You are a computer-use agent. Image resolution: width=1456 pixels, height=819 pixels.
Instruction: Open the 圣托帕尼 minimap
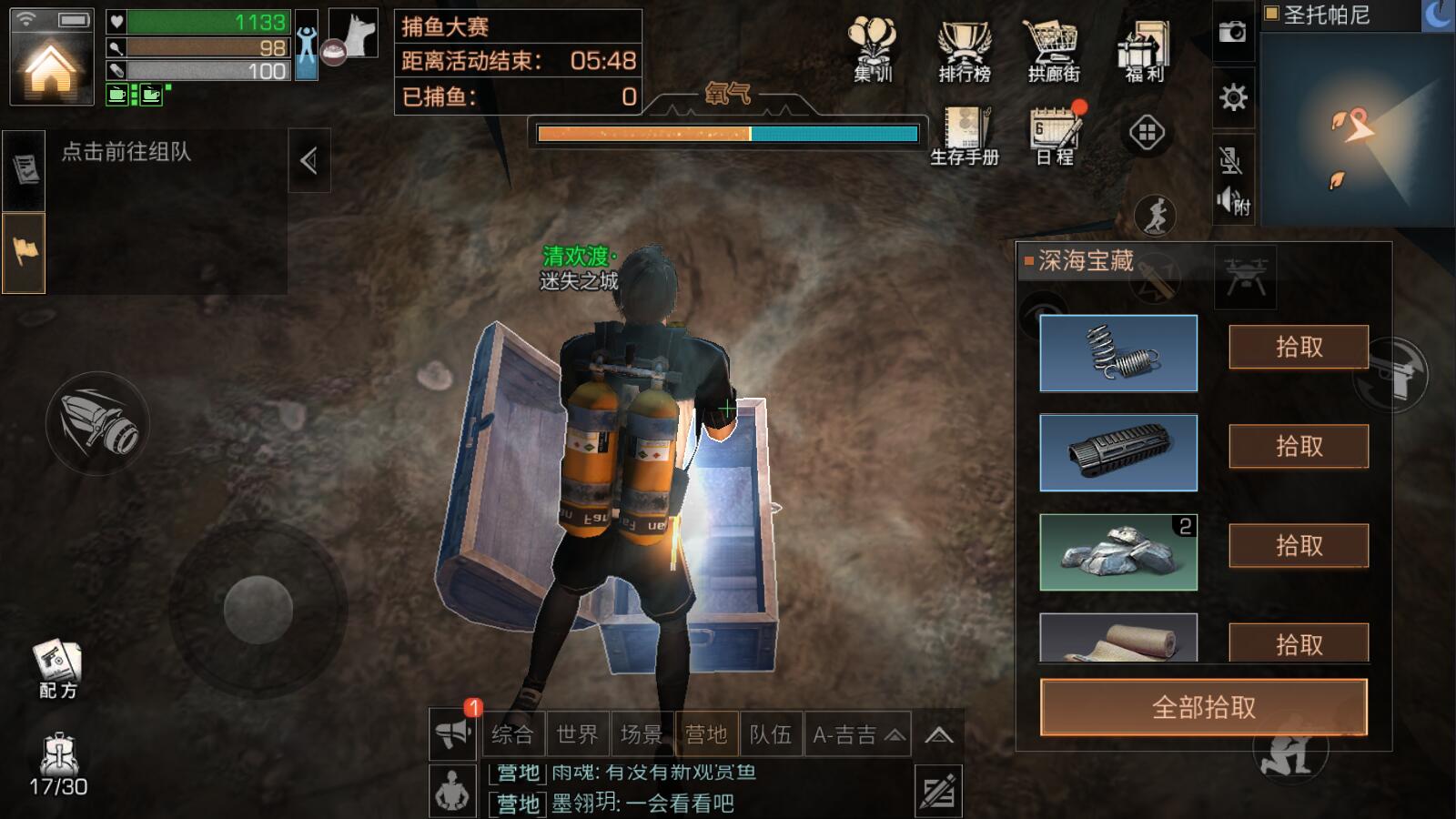point(1358,127)
